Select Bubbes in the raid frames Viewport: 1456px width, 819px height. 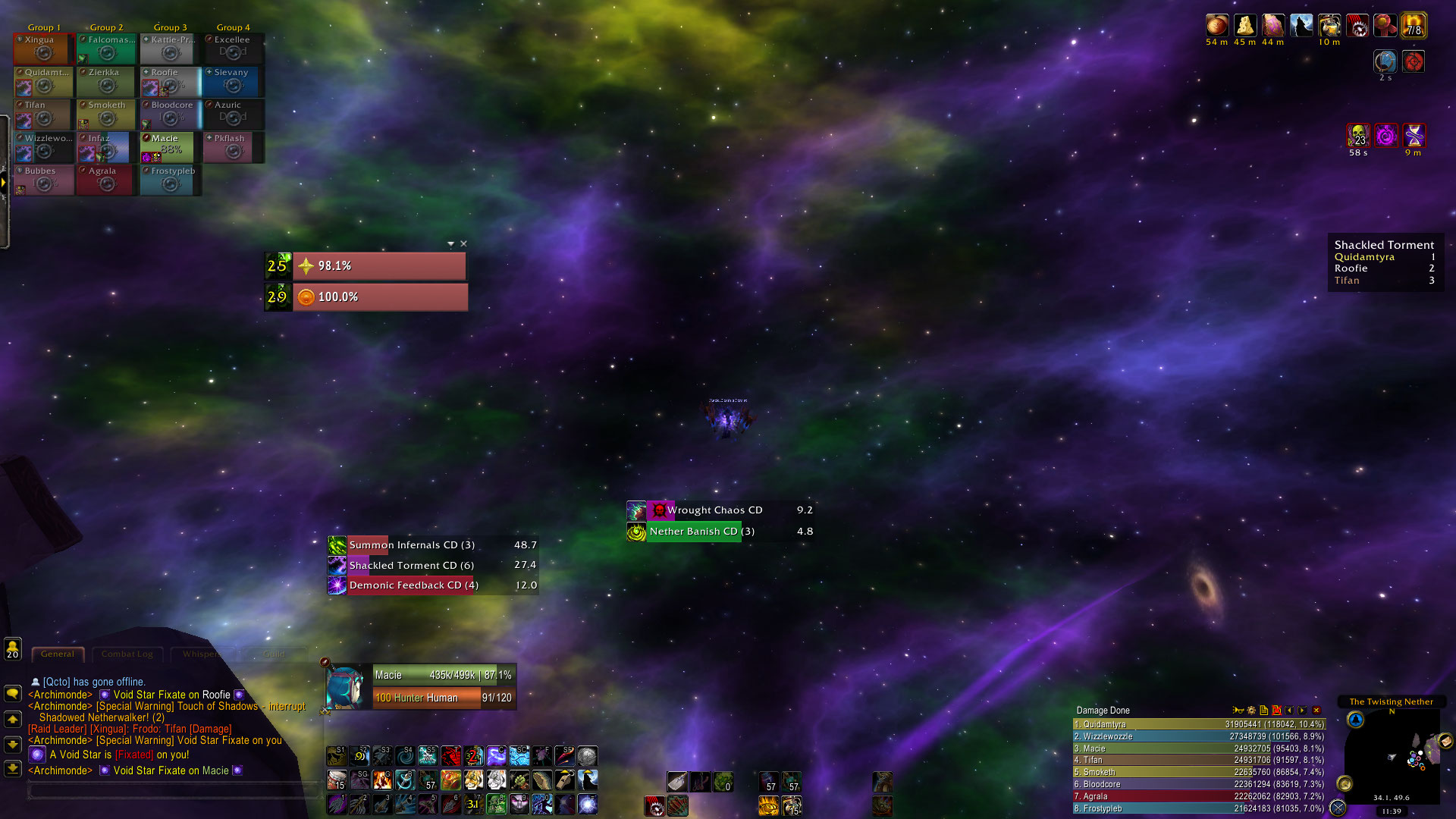click(43, 180)
